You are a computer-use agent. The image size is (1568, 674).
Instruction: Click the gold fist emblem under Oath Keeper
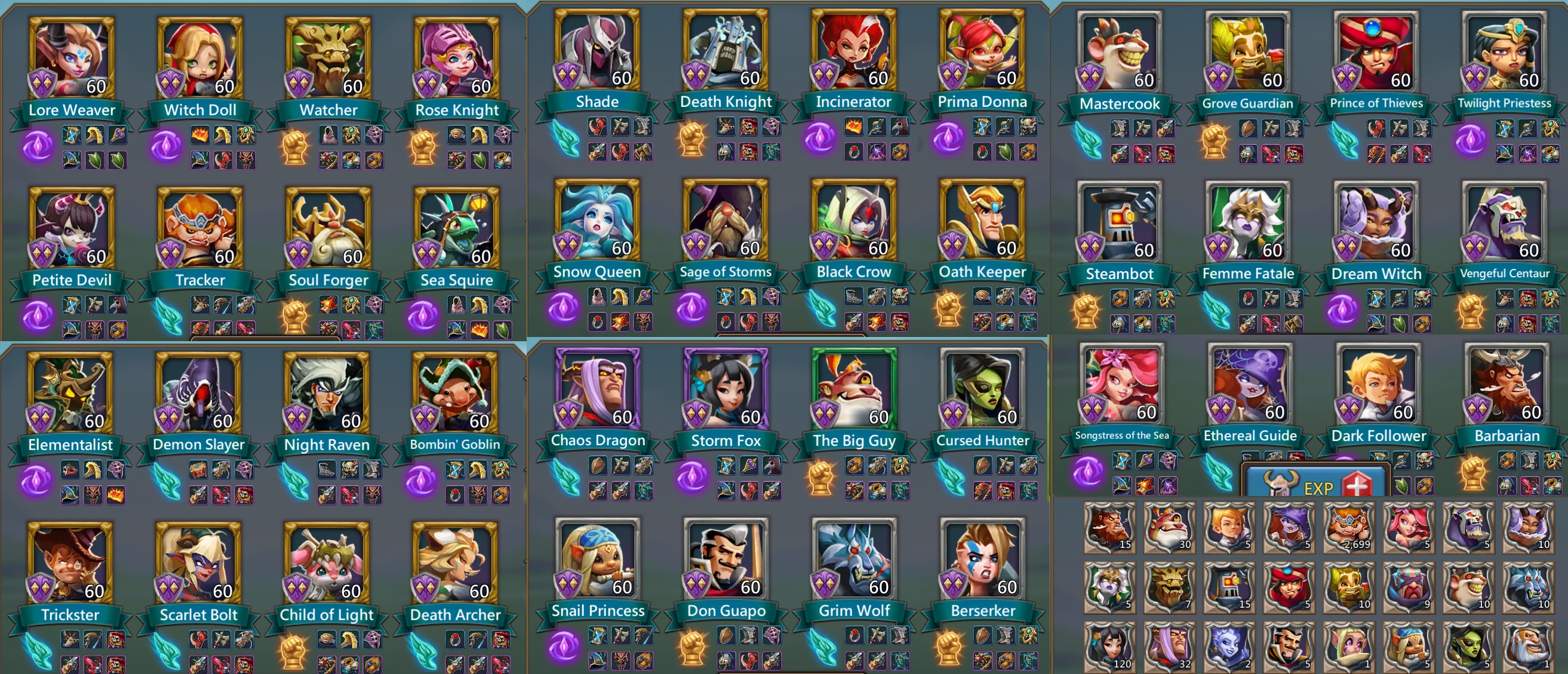point(948,311)
